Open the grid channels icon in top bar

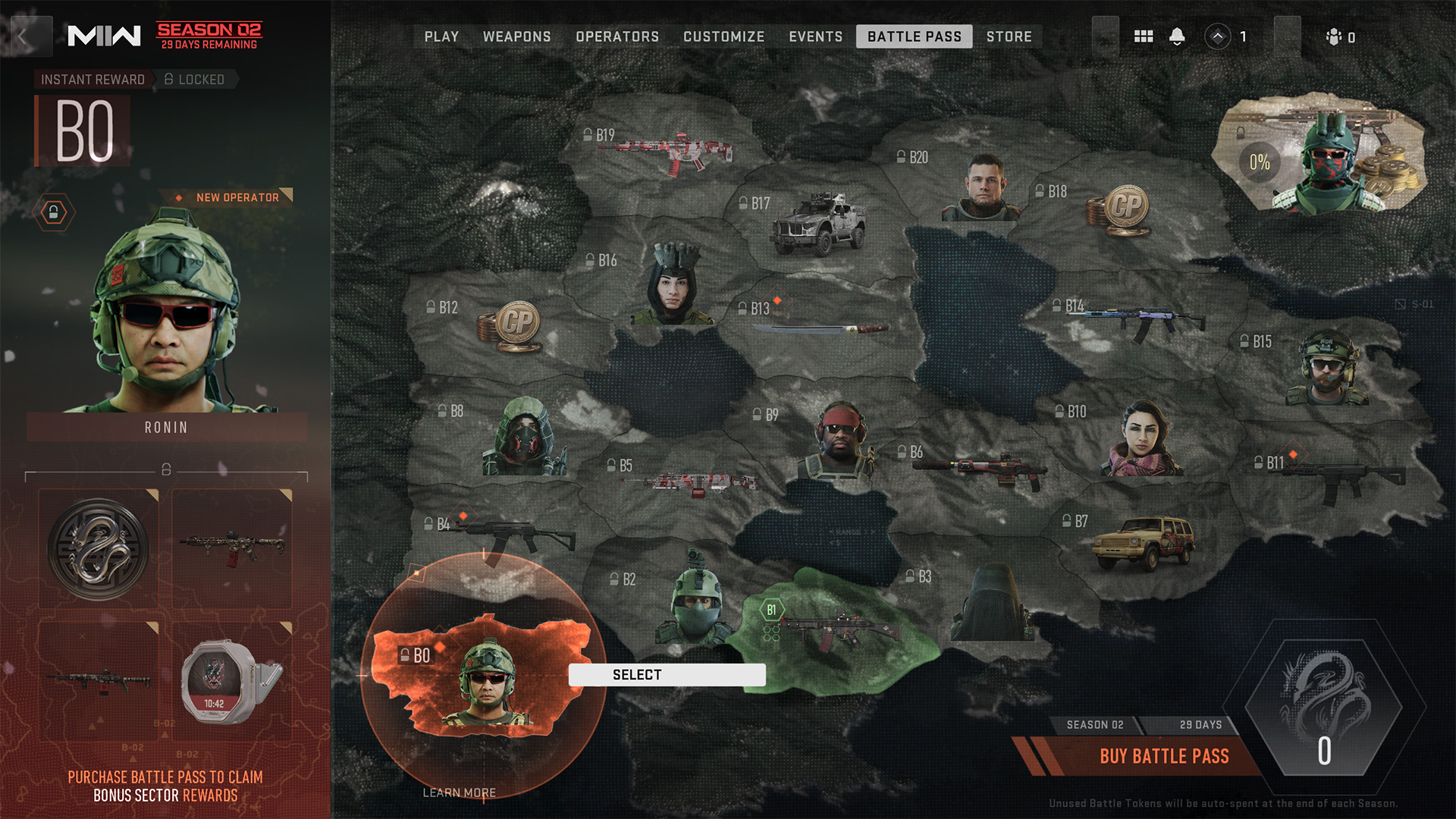1144,36
